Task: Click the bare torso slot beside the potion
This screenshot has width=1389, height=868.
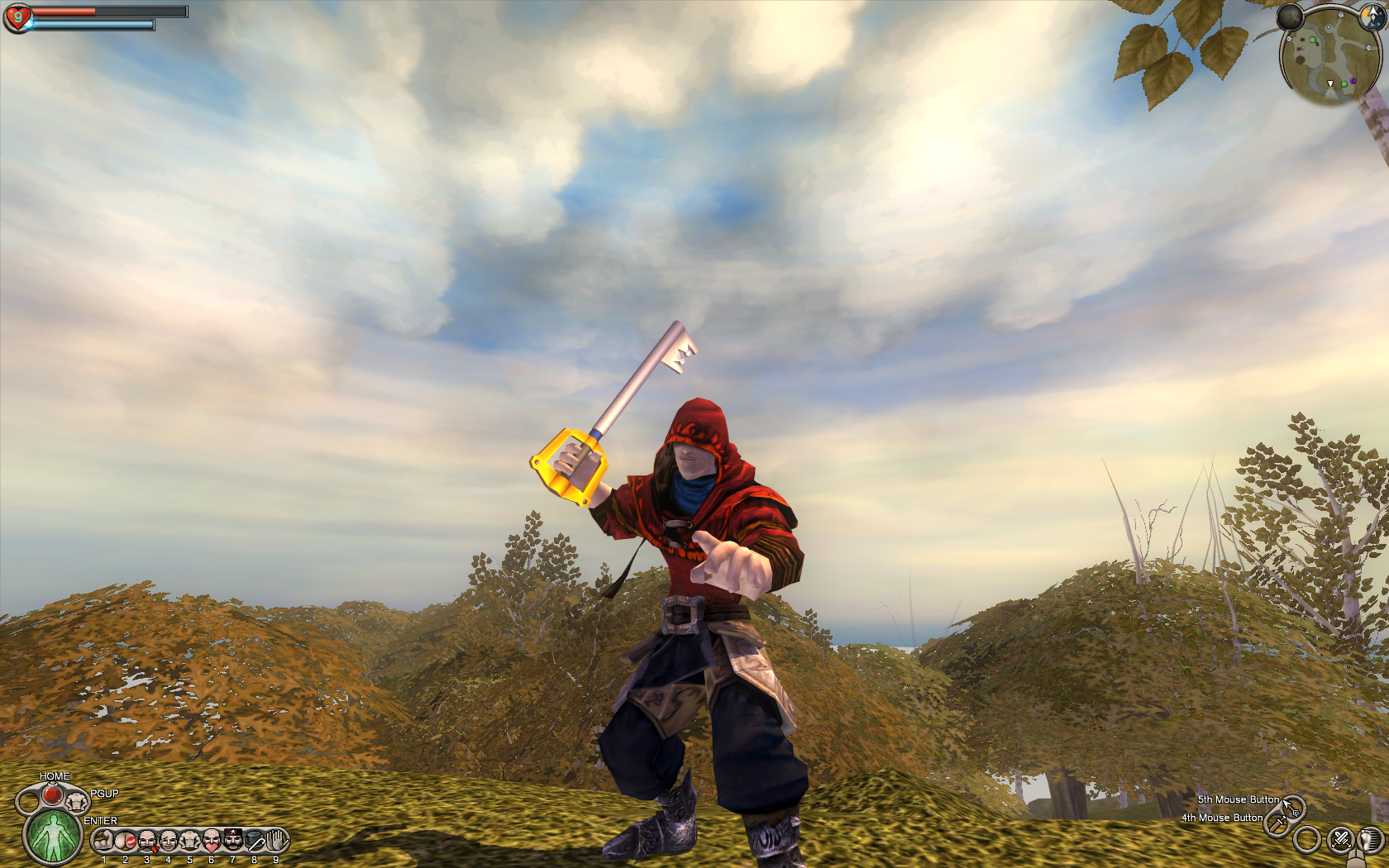Action: click(x=77, y=800)
